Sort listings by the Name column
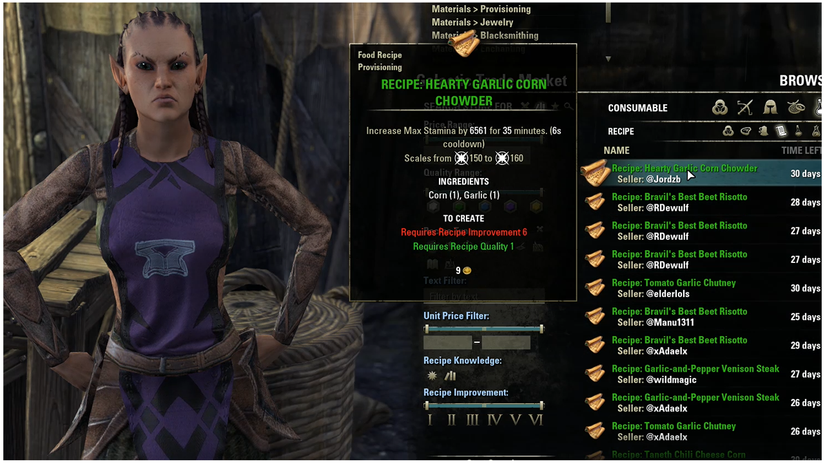This screenshot has height=464, width=825. coord(617,150)
